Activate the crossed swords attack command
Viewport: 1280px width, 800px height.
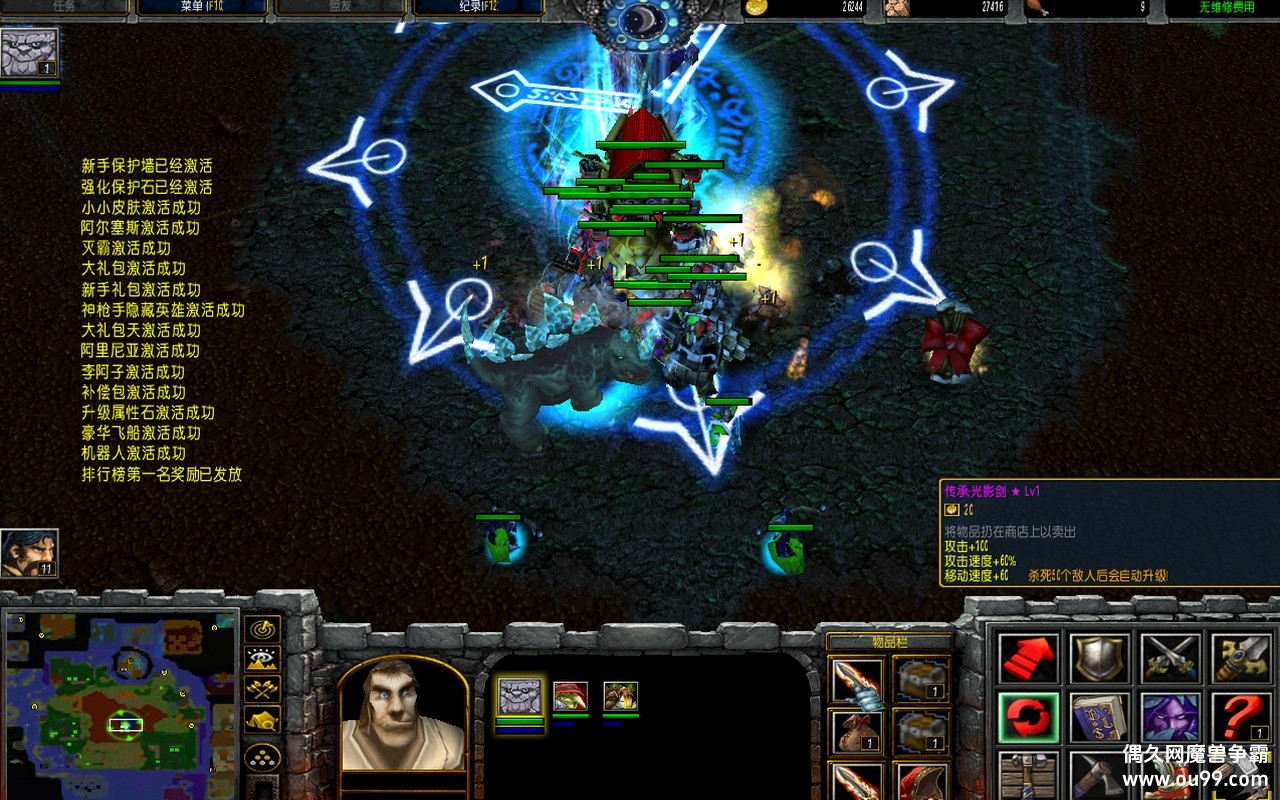tap(1171, 659)
